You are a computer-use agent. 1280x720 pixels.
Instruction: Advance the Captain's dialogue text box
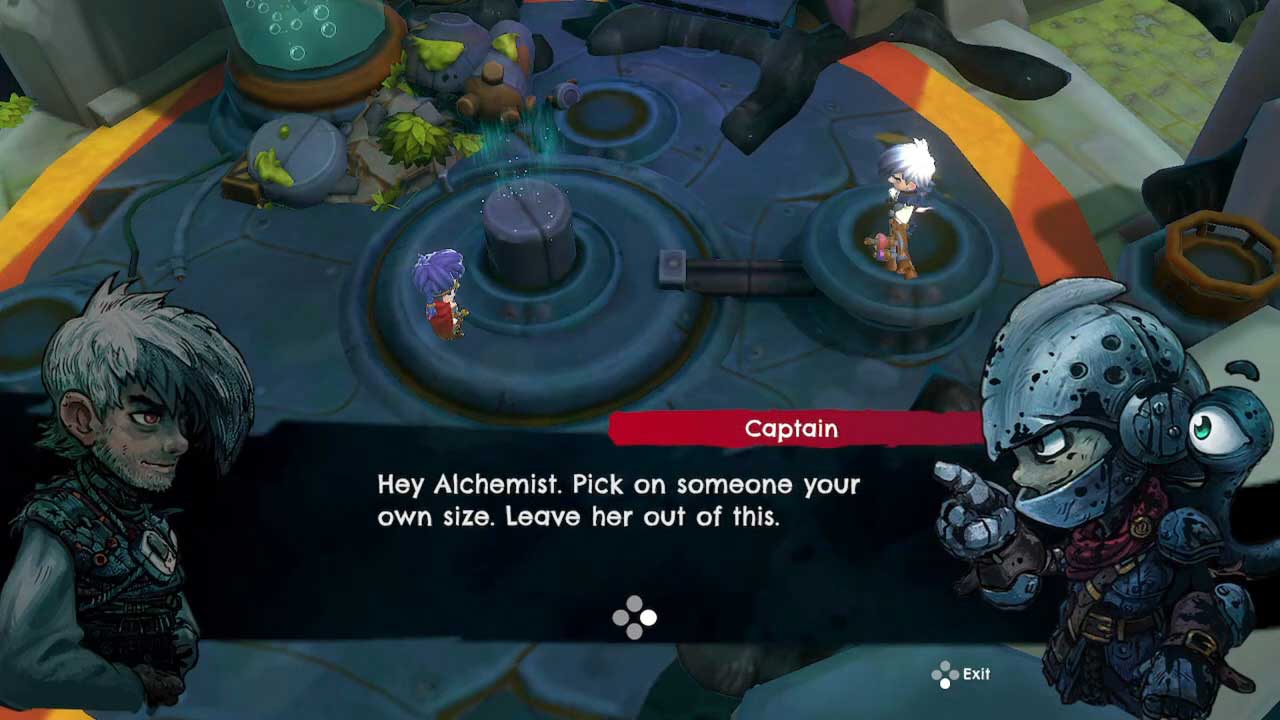635,617
